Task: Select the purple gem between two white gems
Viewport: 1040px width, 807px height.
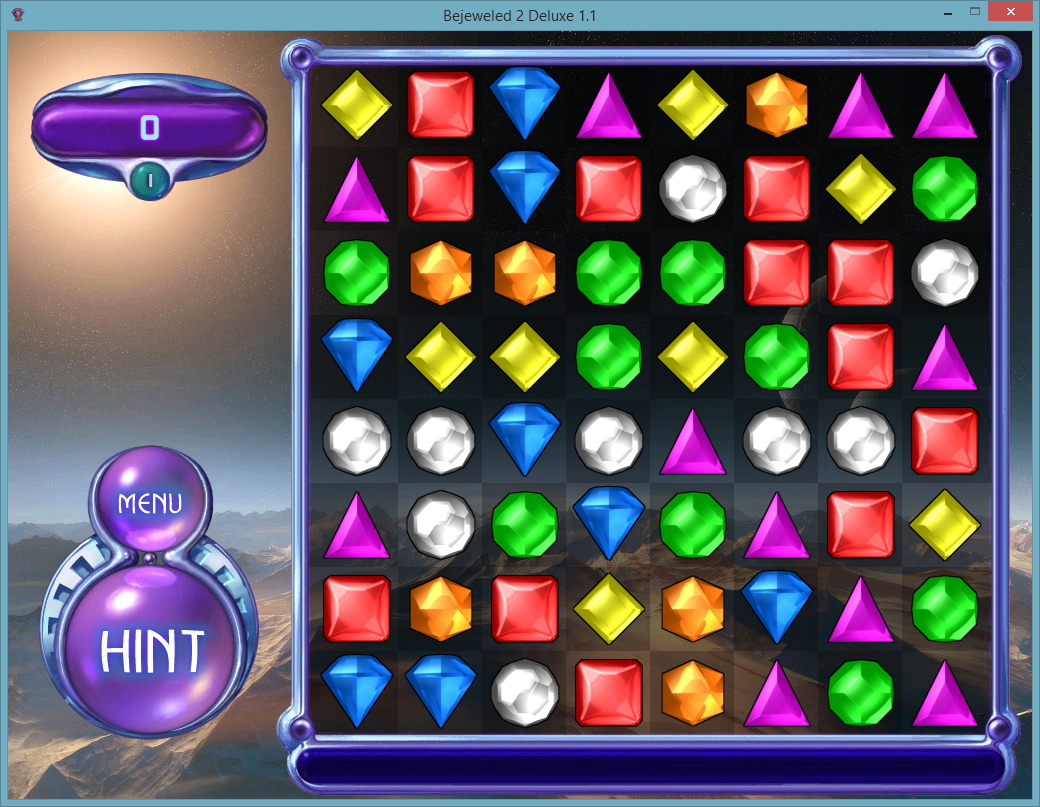Action: (x=692, y=441)
